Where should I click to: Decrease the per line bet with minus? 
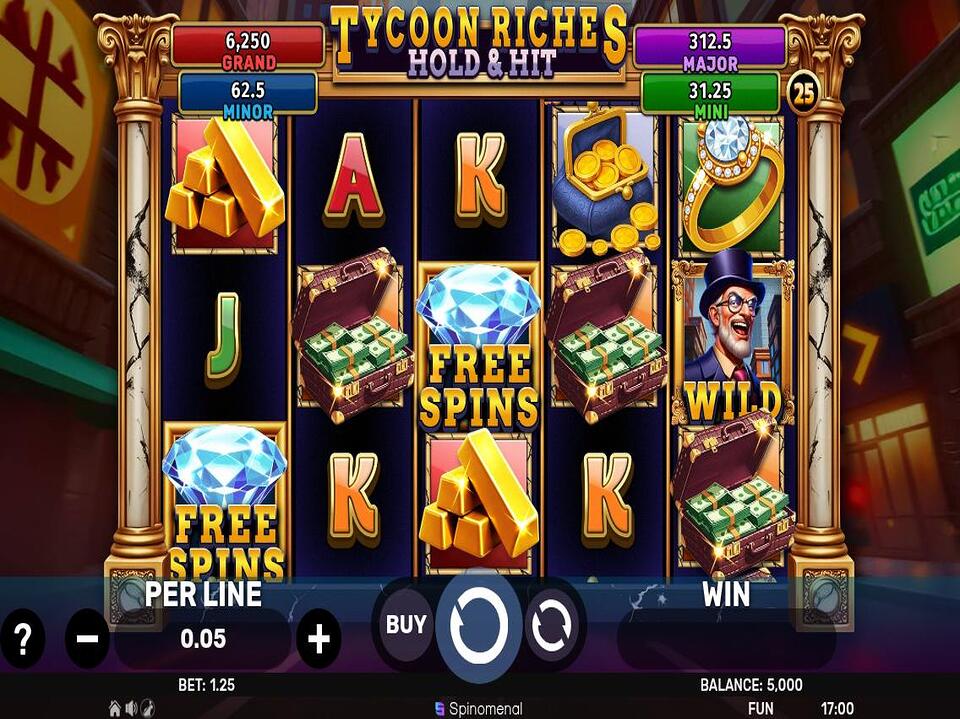pos(87,638)
